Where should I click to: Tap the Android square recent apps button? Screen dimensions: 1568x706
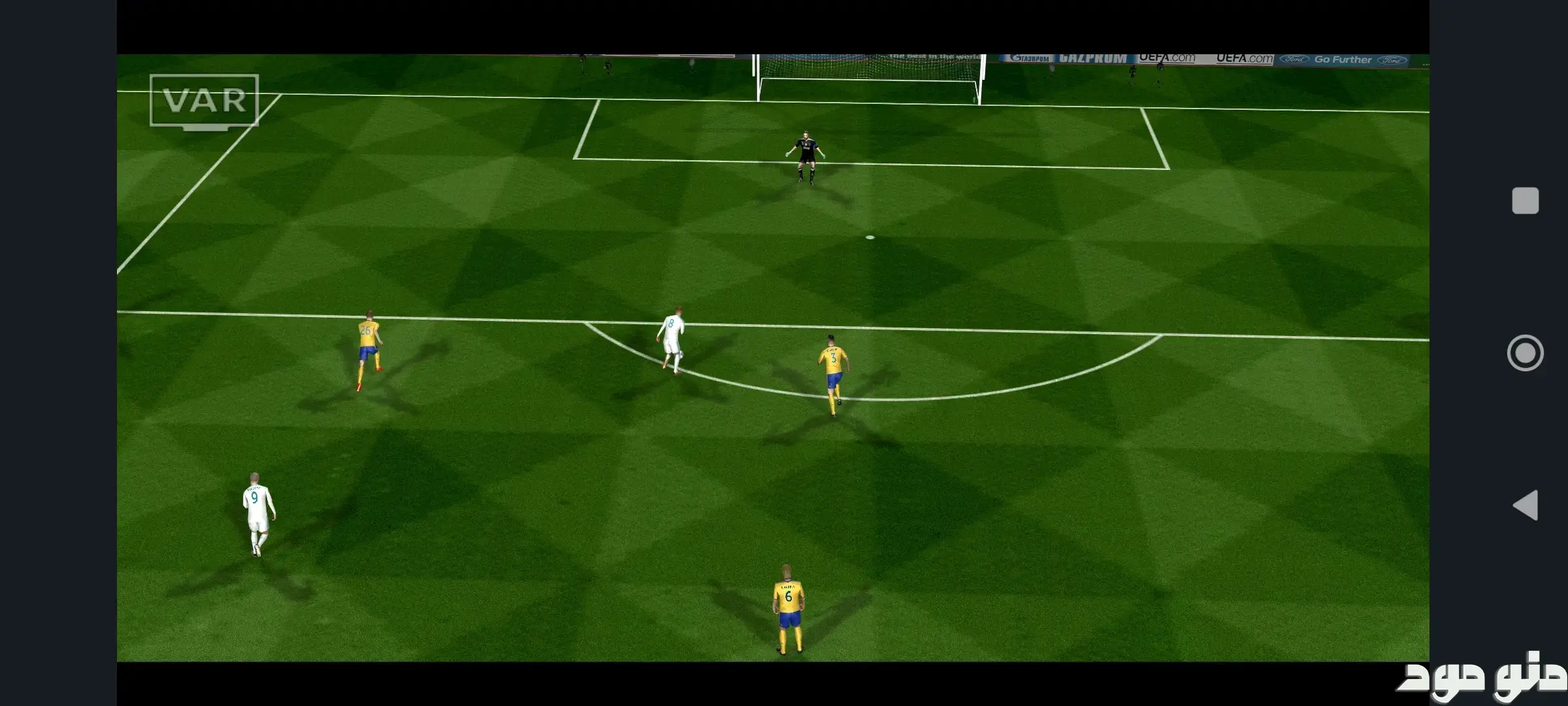(1525, 201)
